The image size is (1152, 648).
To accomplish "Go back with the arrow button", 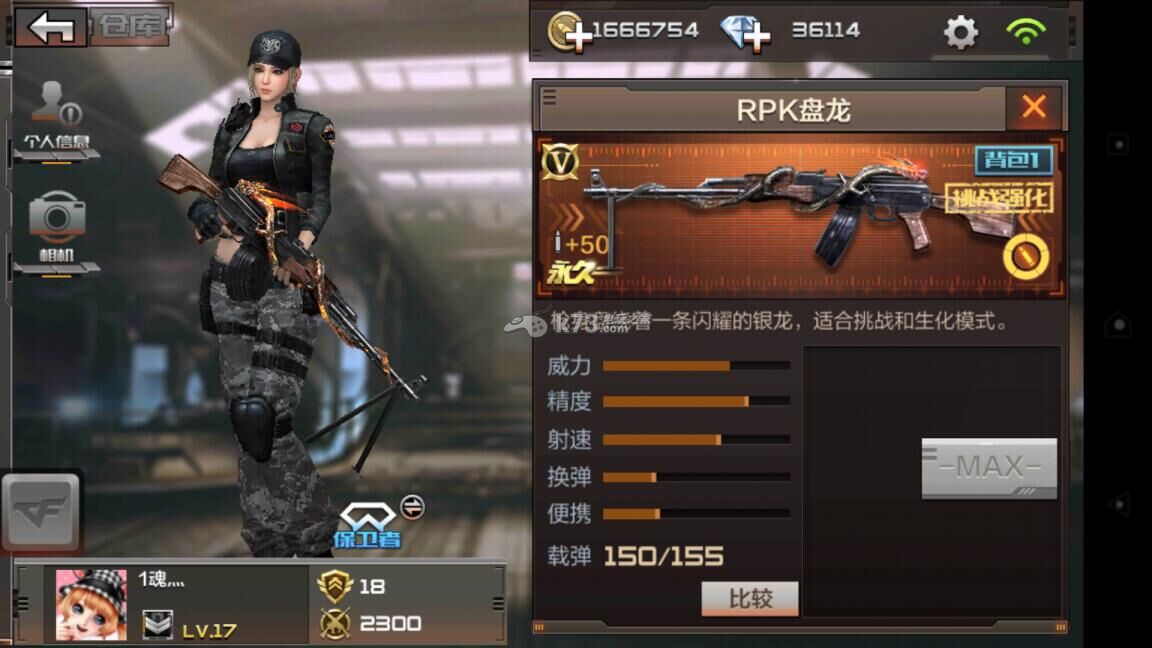I will tap(50, 27).
